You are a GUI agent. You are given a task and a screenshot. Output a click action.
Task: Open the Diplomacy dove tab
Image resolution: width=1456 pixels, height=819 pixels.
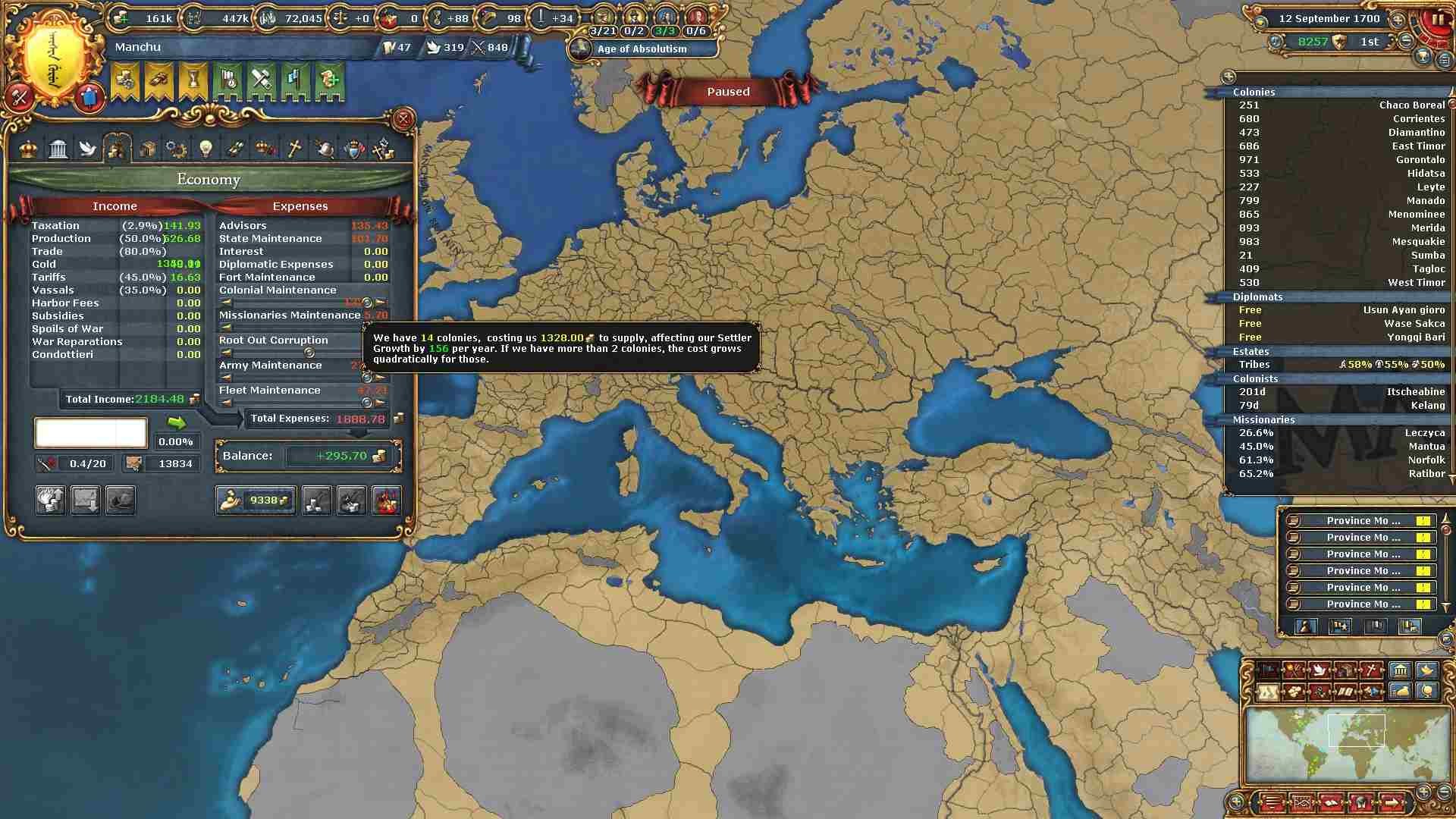tap(88, 149)
